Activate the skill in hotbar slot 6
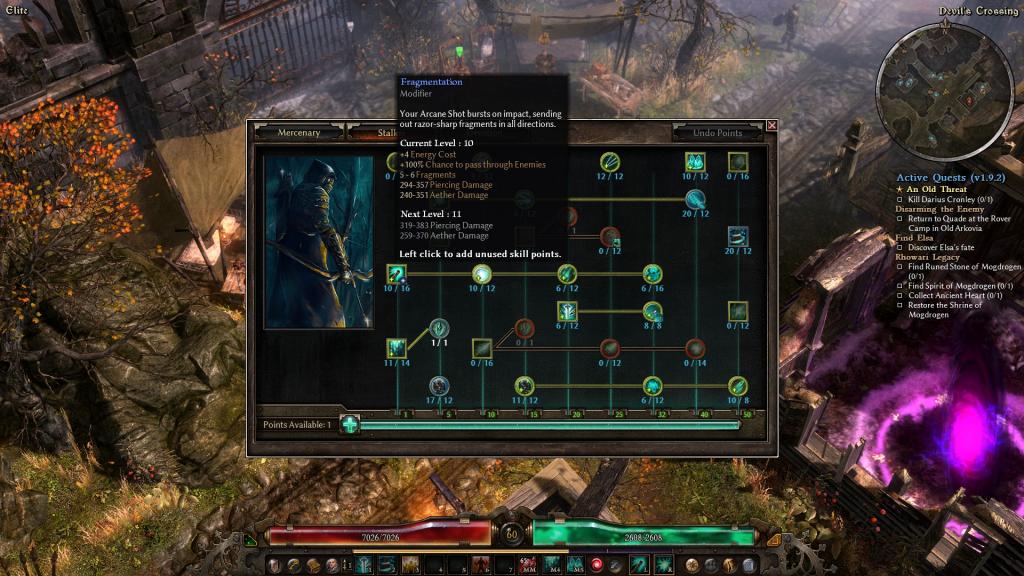This screenshot has width=1024, height=576. [x=479, y=565]
